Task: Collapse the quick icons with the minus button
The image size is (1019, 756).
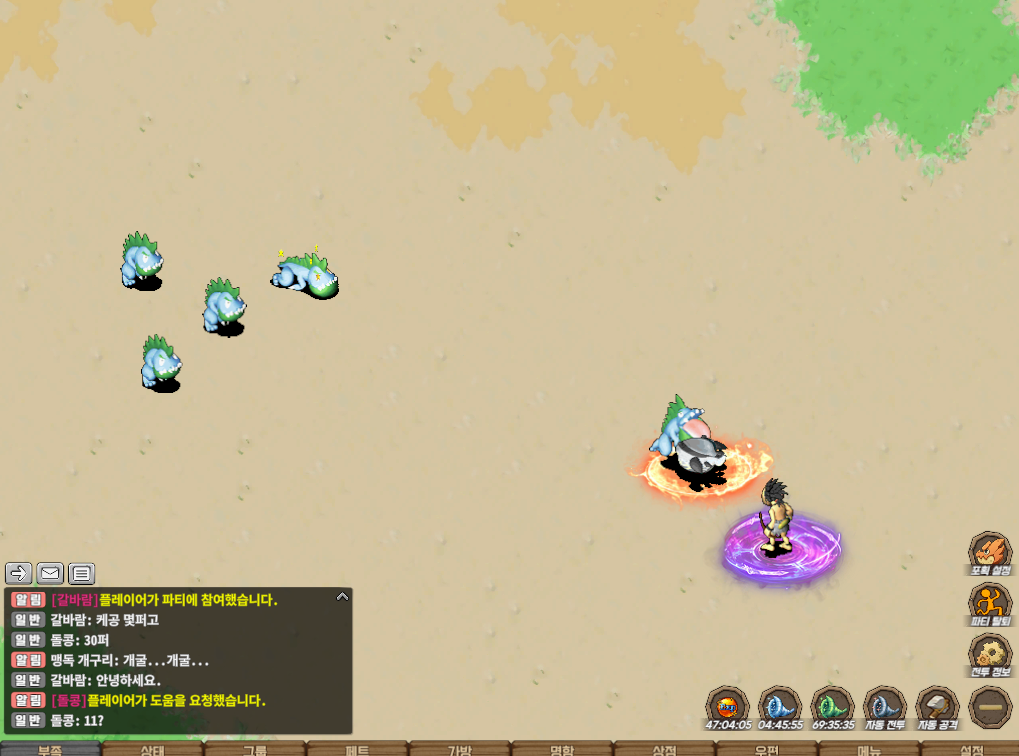Action: click(990, 706)
